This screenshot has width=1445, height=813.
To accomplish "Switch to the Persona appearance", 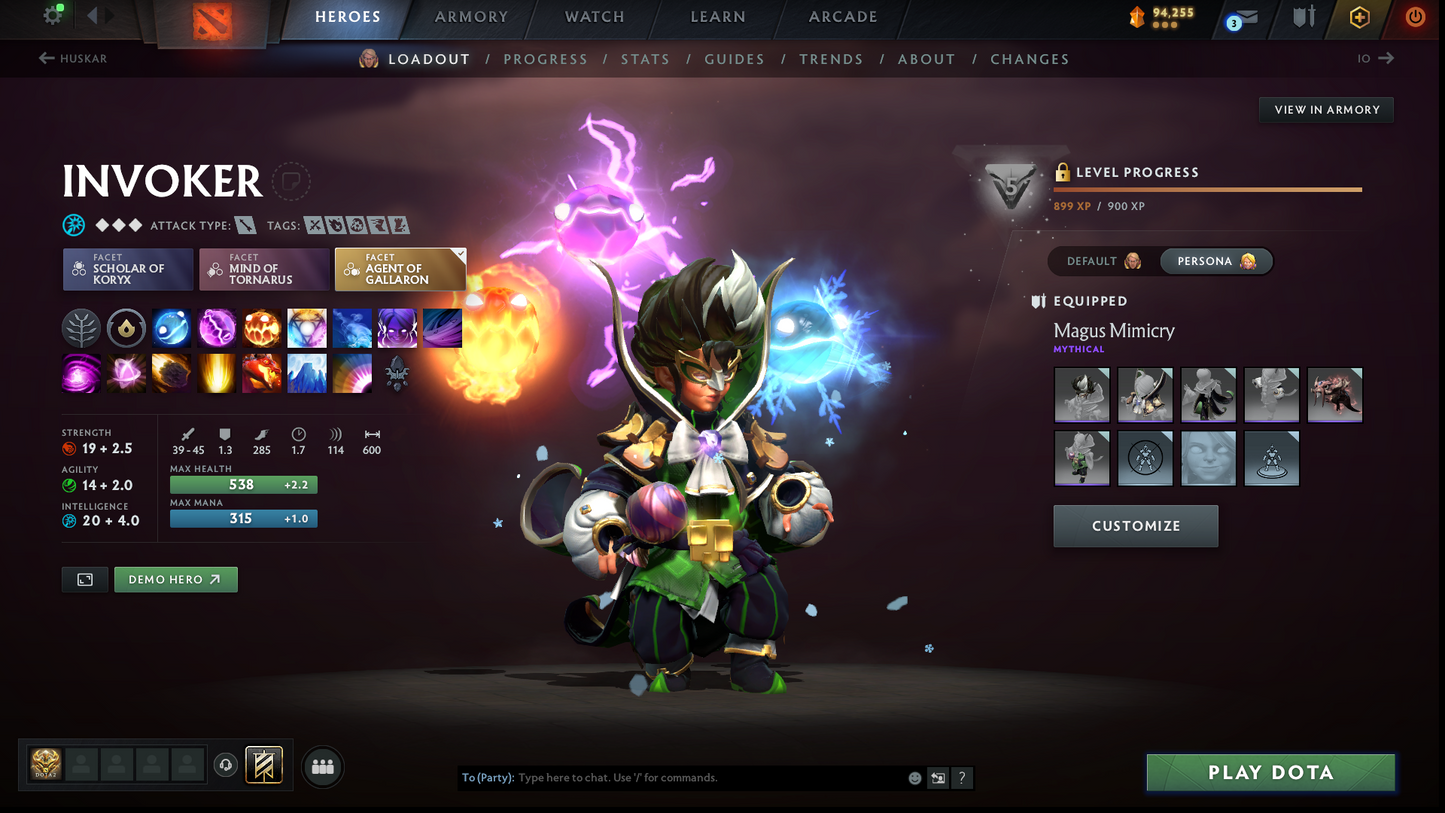I will point(1216,261).
